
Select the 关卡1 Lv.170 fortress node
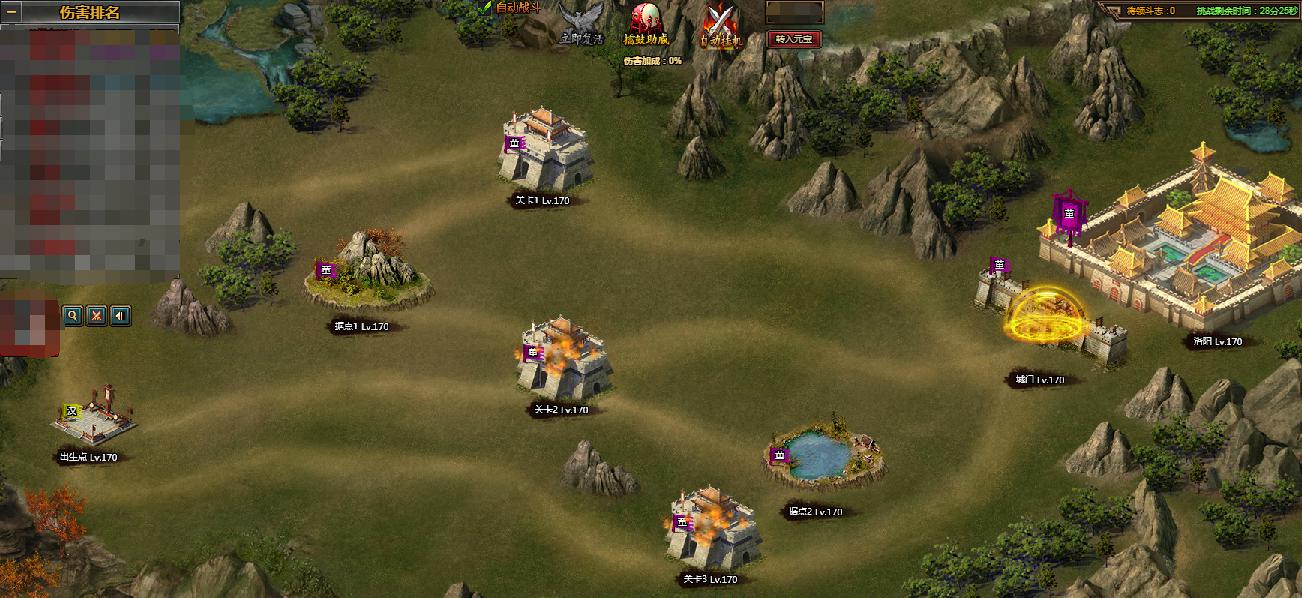tap(545, 150)
